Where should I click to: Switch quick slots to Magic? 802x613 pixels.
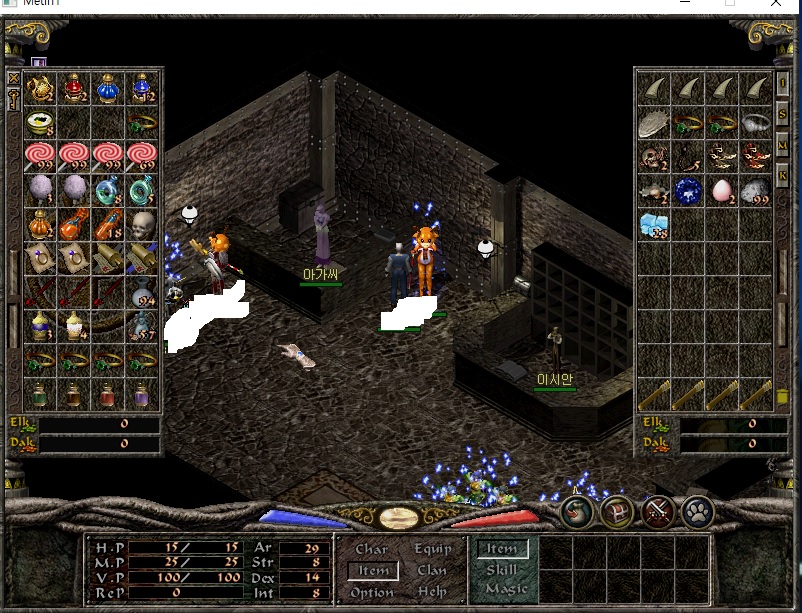pyautogui.click(x=505, y=589)
